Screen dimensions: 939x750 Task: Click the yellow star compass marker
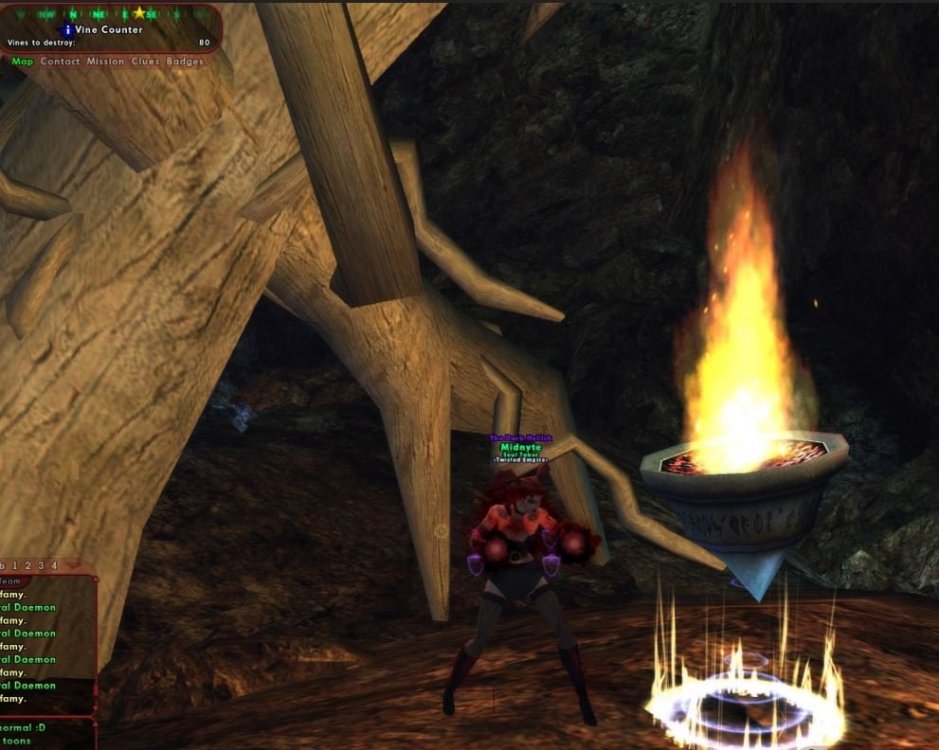(x=139, y=13)
